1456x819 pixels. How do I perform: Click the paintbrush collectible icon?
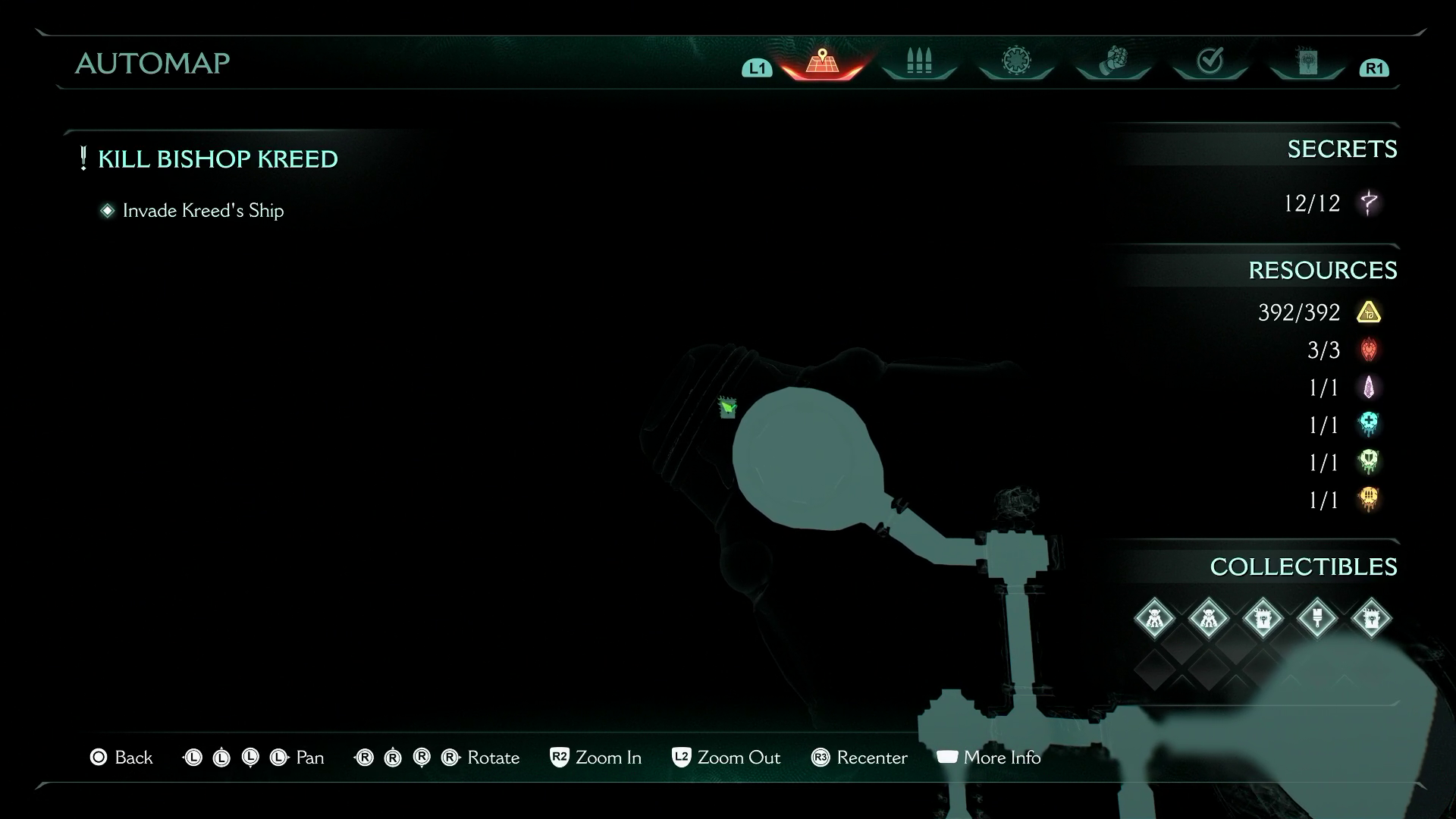point(1319,619)
